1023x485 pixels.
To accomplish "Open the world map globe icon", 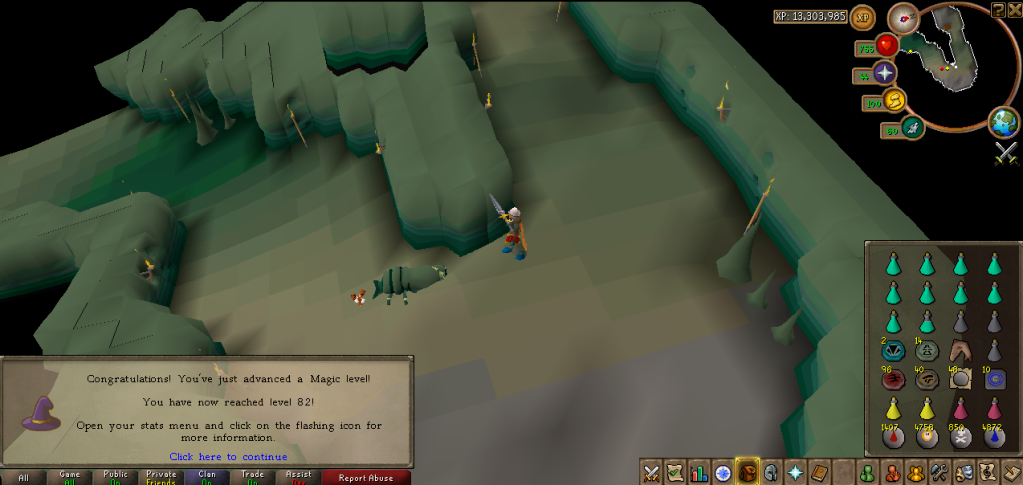I will 1002,122.
